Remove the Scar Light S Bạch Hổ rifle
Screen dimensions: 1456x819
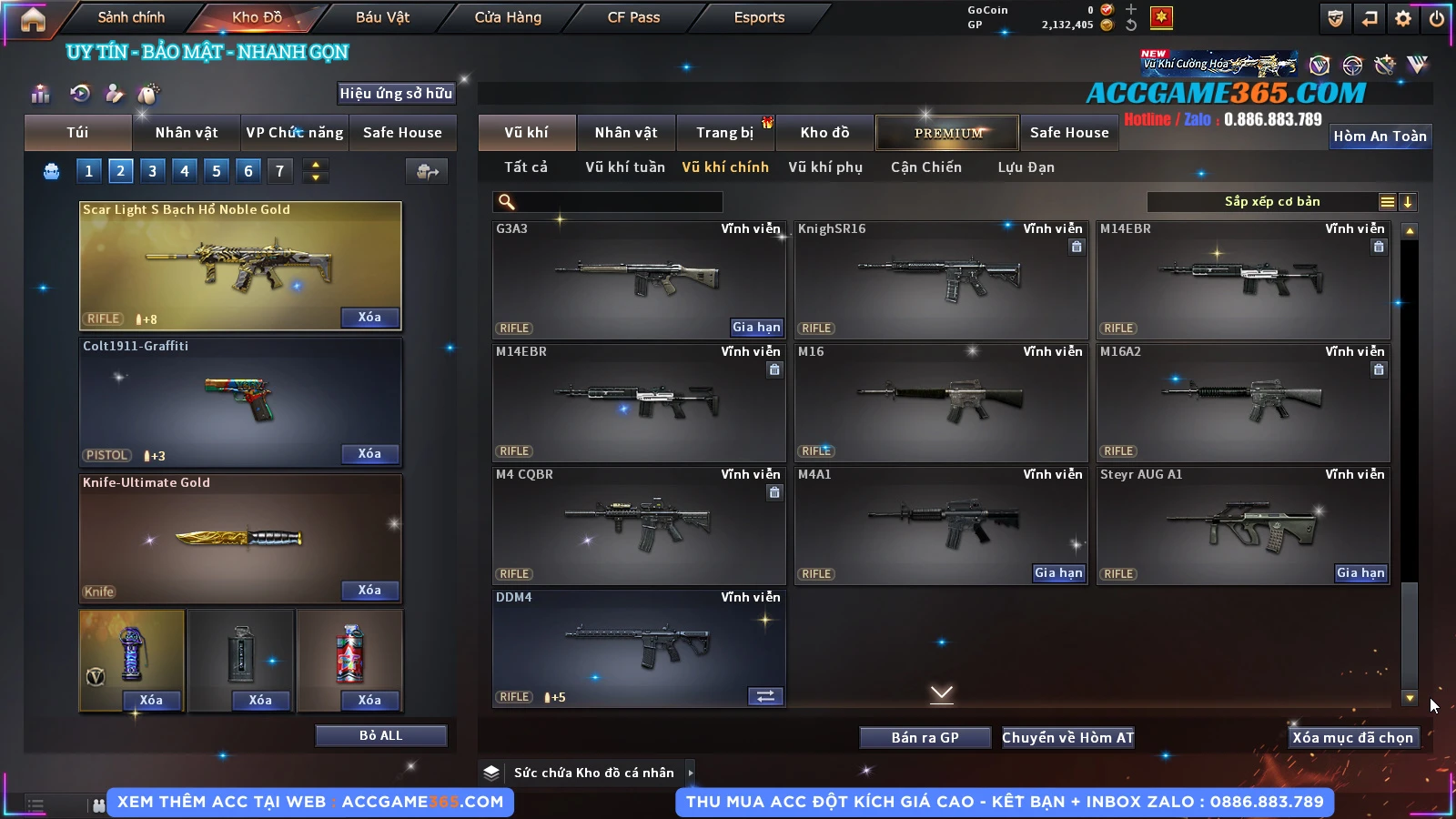tap(369, 318)
